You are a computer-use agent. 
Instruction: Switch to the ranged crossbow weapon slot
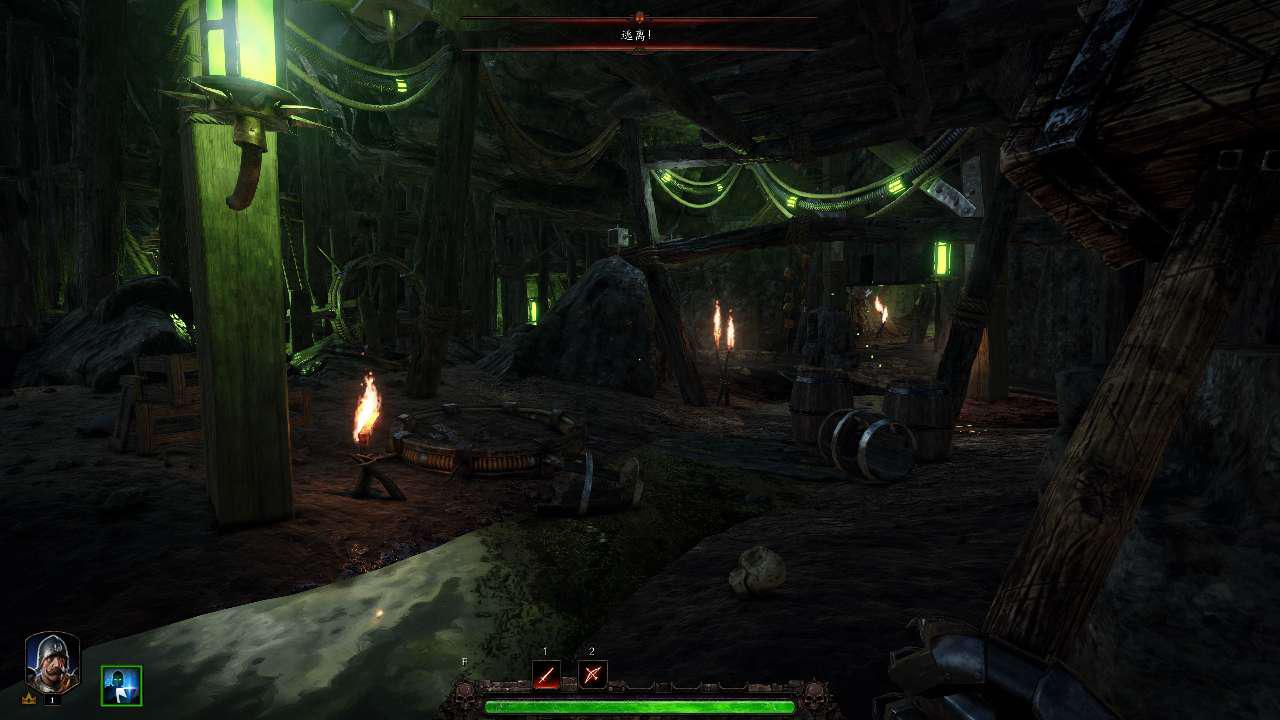coord(592,675)
